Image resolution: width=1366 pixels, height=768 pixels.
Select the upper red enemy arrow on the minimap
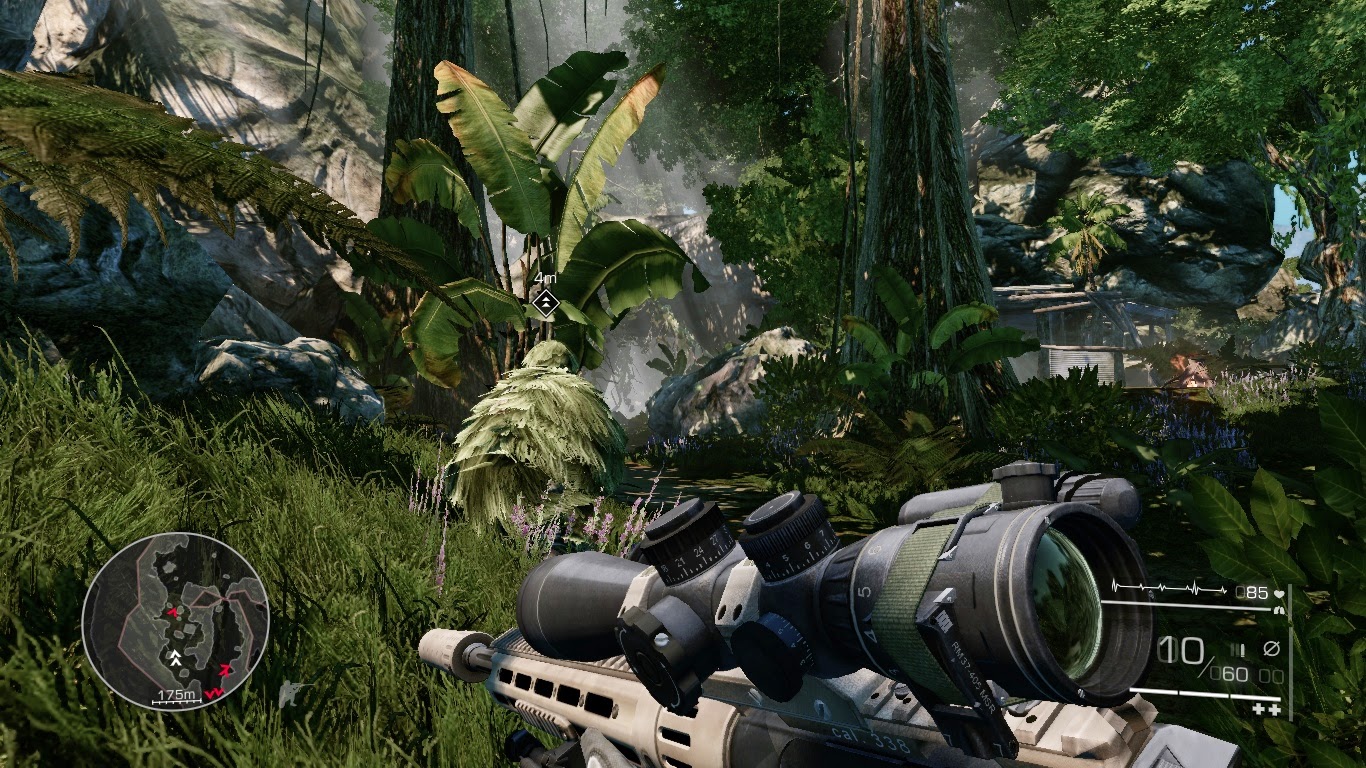coord(174,612)
